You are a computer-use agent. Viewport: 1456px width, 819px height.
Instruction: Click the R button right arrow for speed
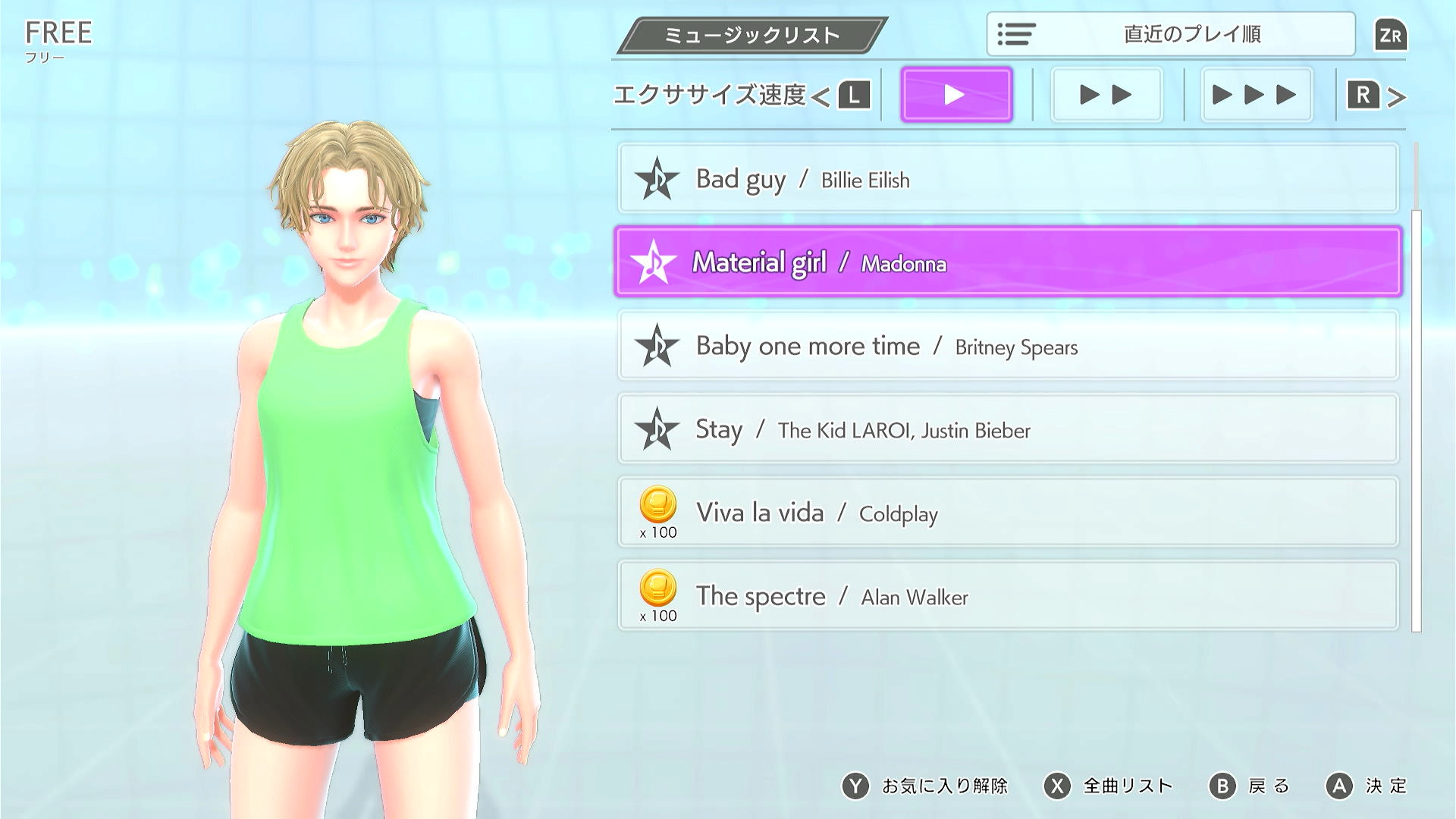[1364, 94]
